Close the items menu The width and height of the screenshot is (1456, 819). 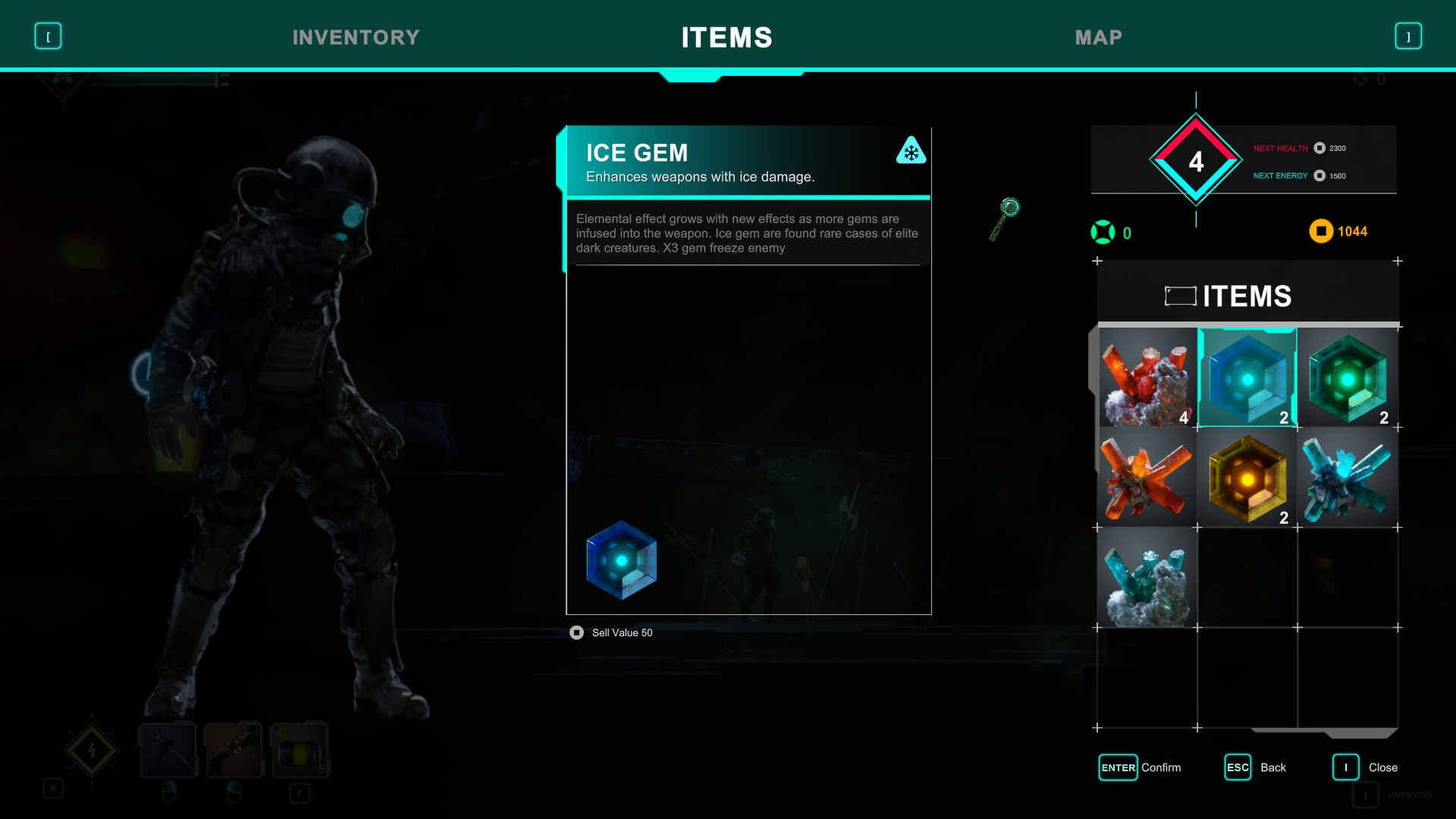pyautogui.click(x=1365, y=767)
